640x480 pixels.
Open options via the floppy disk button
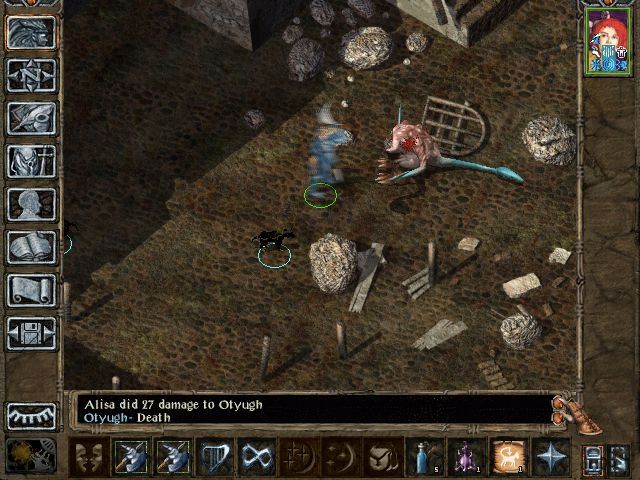31,333
